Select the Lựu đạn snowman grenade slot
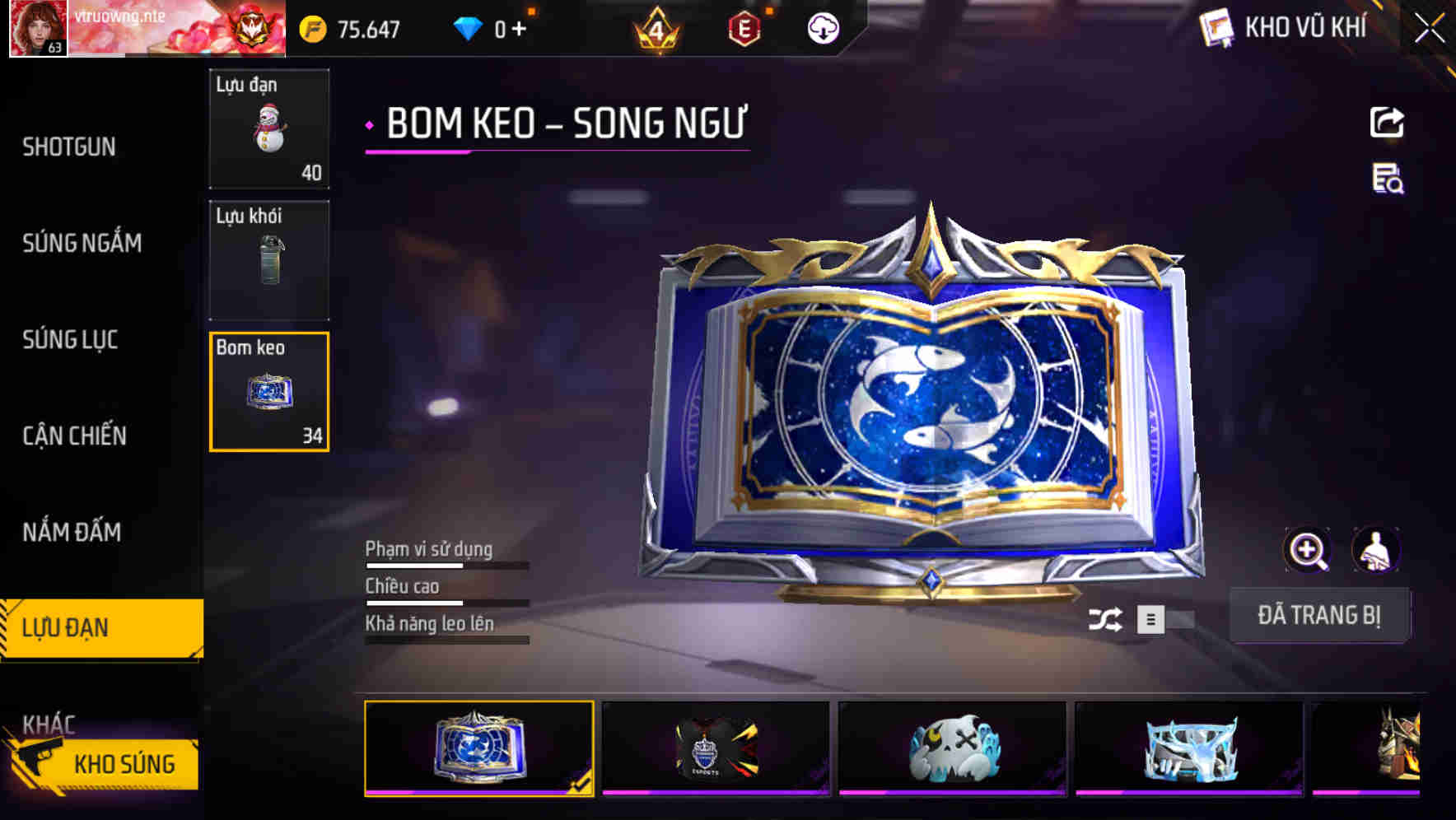 coord(269,129)
